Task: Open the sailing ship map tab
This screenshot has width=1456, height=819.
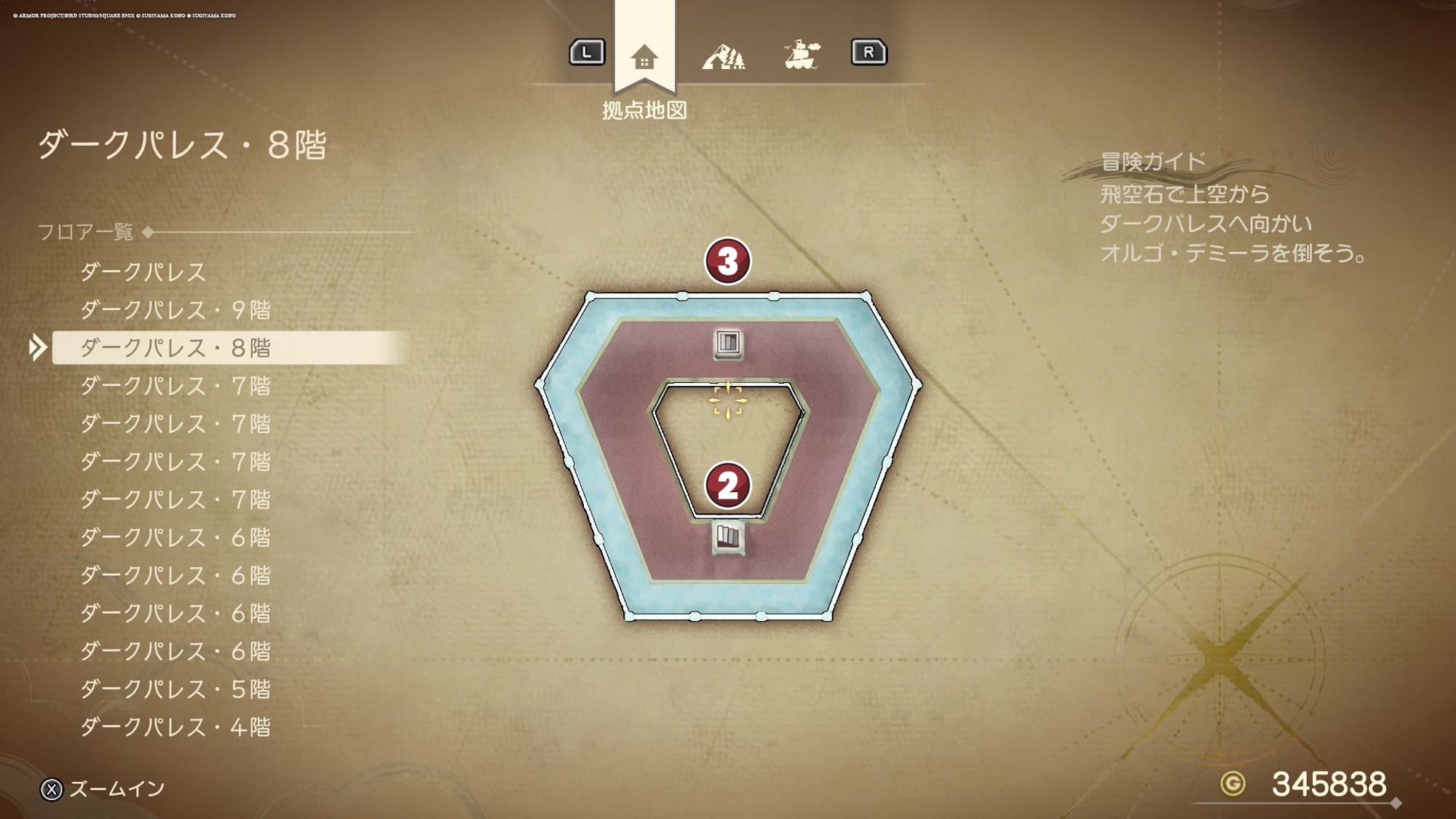Action: (802, 55)
